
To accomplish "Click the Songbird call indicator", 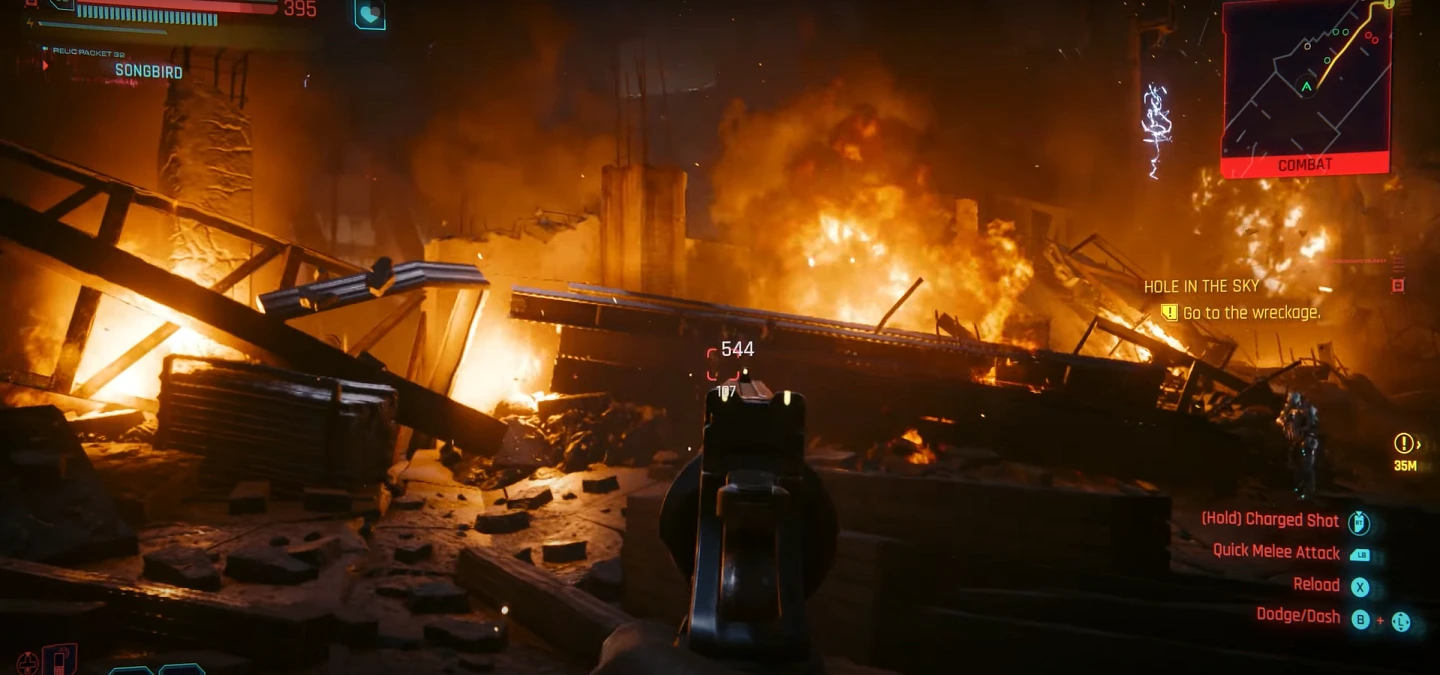I will (147, 71).
